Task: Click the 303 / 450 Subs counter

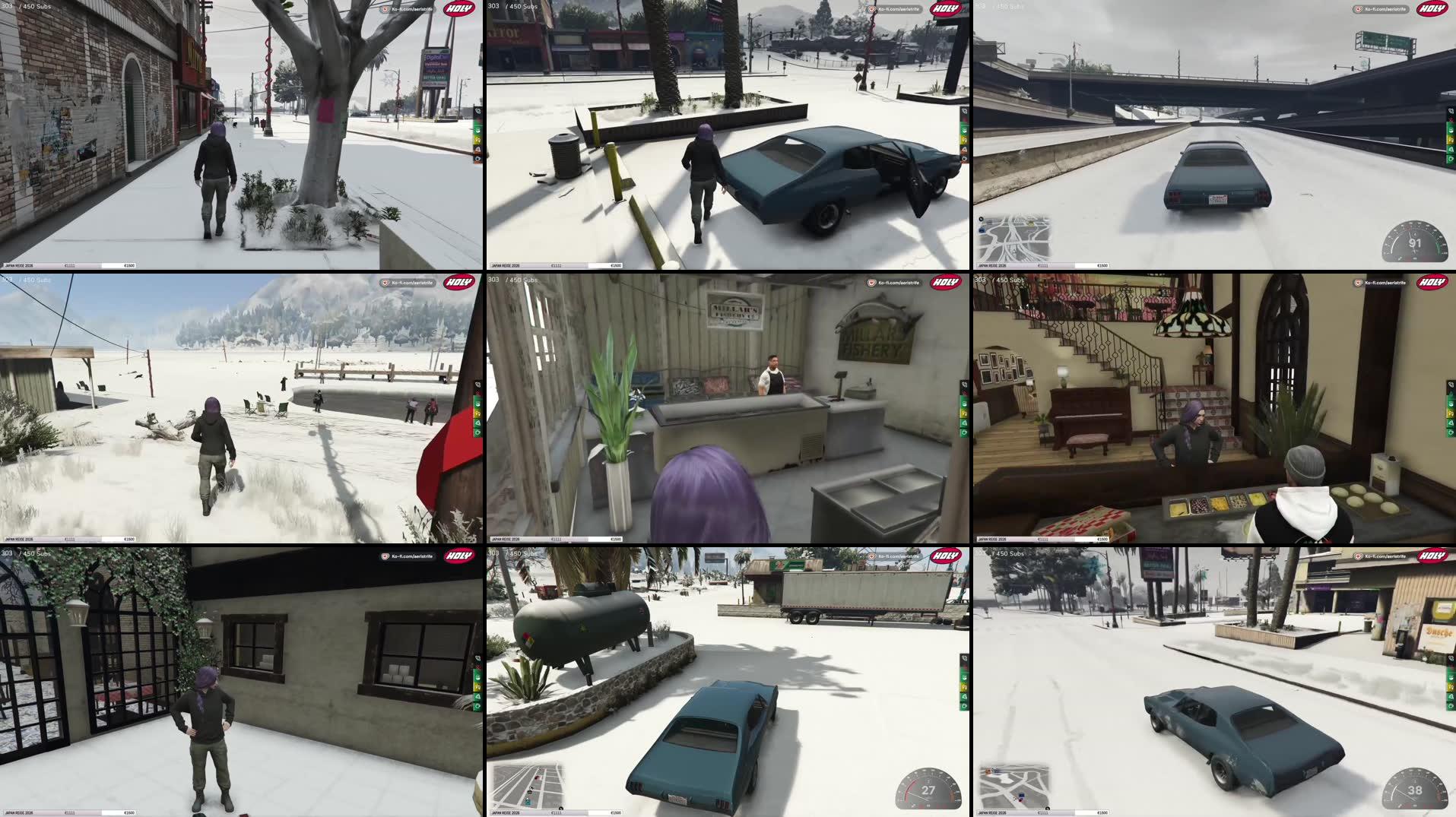Action: 512,6
